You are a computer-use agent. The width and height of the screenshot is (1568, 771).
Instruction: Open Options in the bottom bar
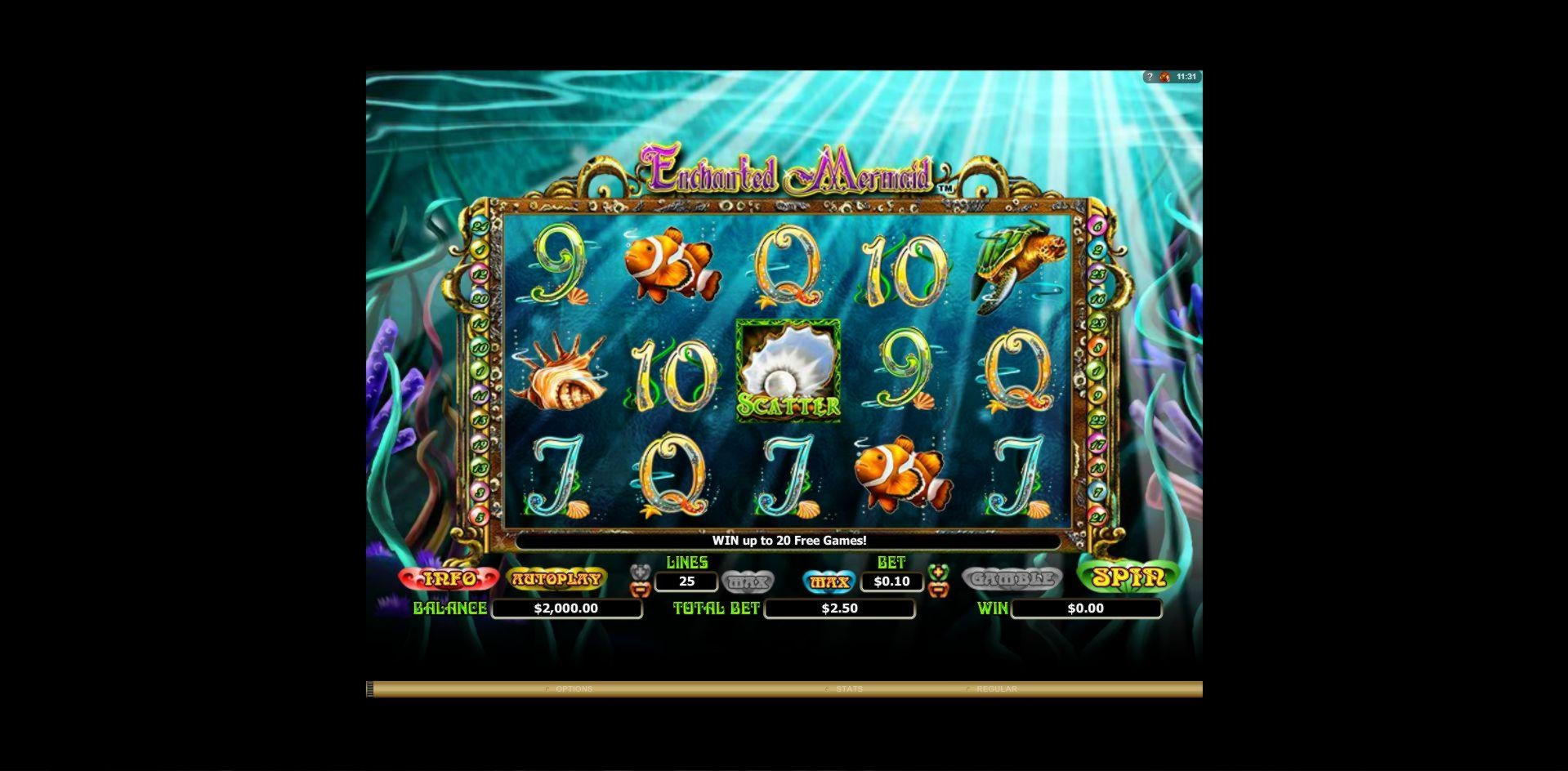click(574, 689)
